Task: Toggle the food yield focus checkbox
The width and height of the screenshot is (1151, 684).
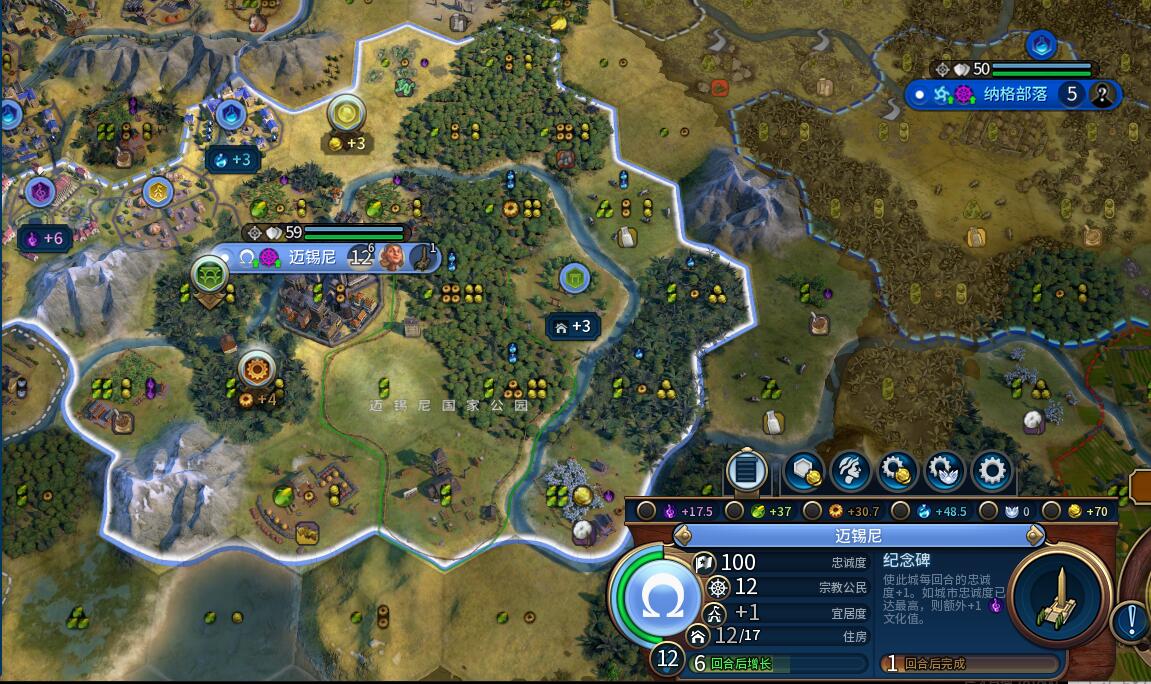Action: [x=734, y=511]
